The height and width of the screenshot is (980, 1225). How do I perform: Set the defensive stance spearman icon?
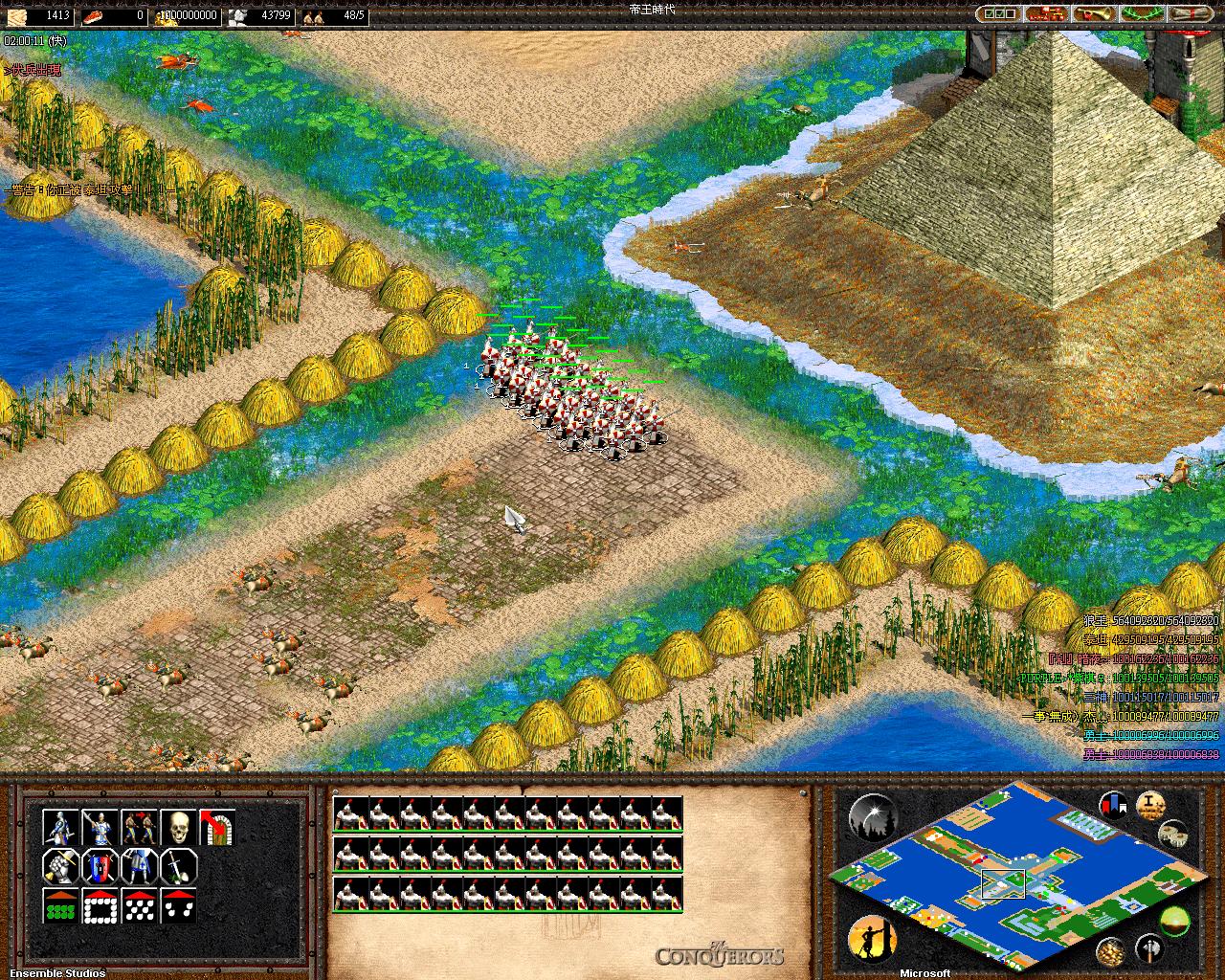tap(100, 828)
